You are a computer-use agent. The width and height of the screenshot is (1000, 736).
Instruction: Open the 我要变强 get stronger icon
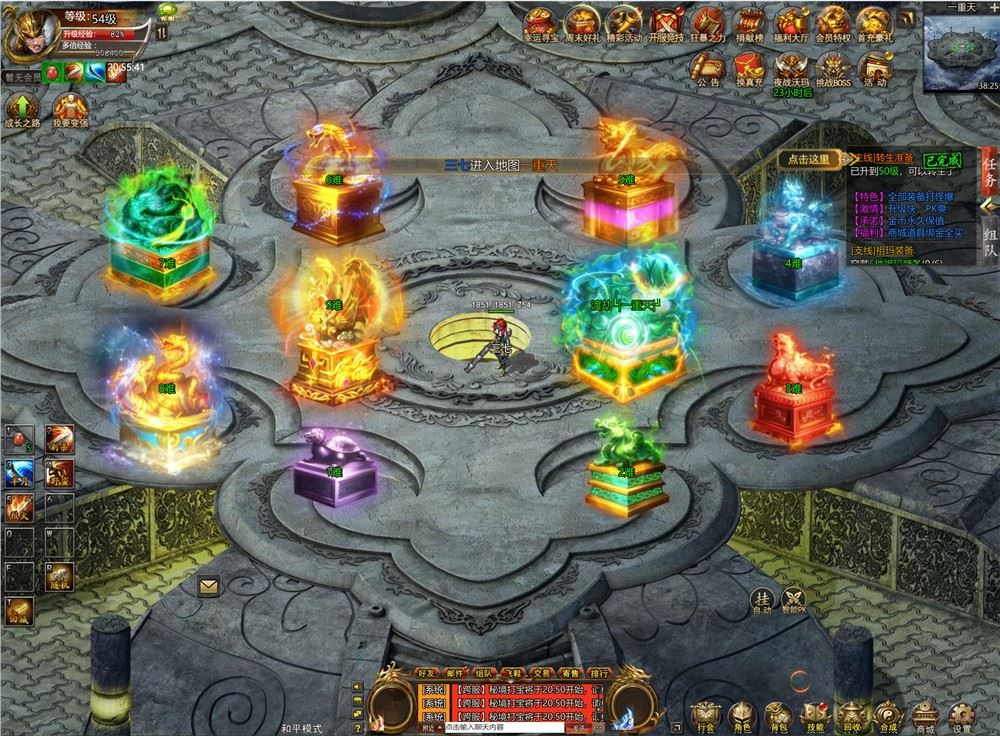[70, 110]
